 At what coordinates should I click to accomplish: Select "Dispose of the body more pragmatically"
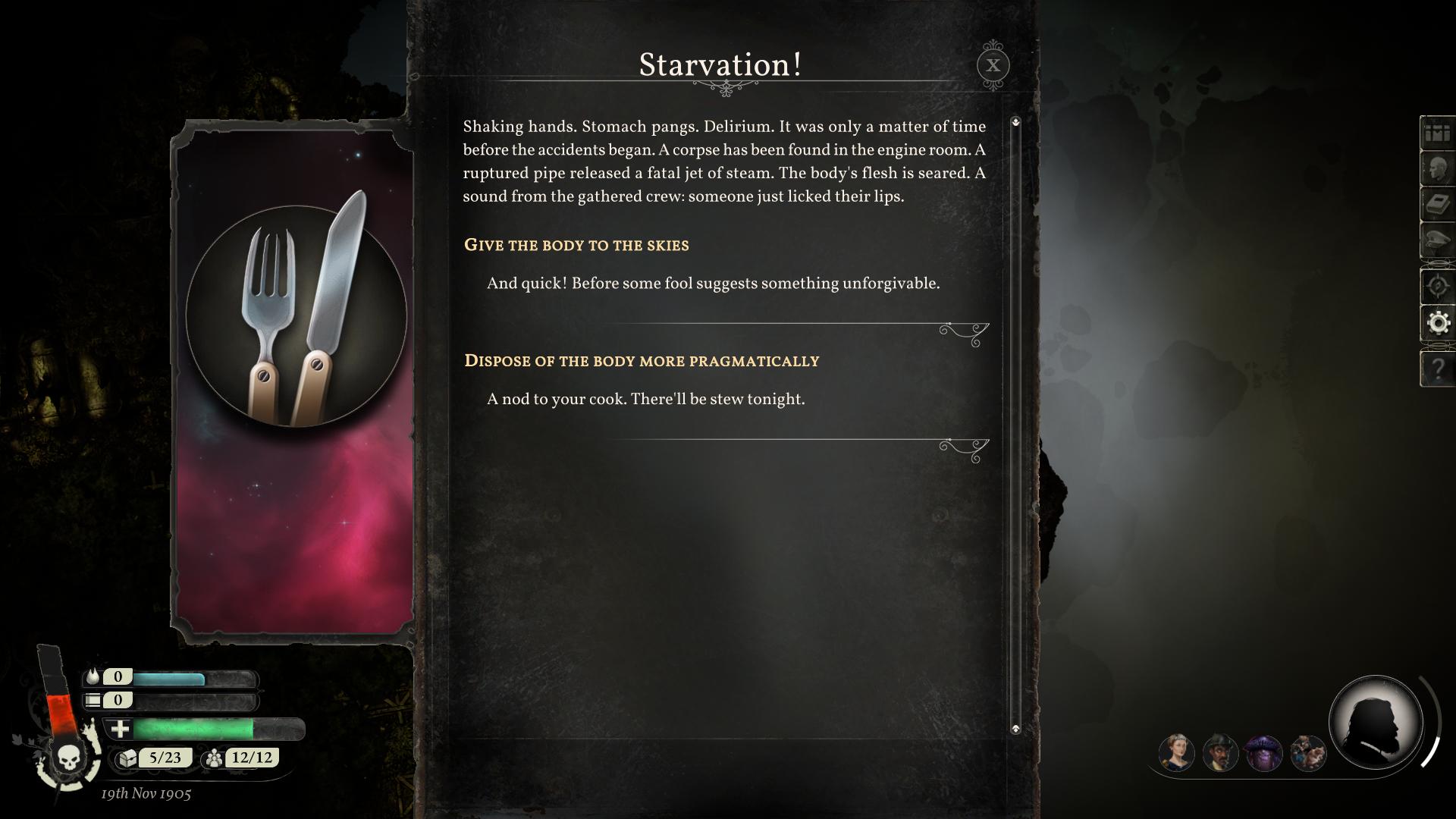point(642,361)
